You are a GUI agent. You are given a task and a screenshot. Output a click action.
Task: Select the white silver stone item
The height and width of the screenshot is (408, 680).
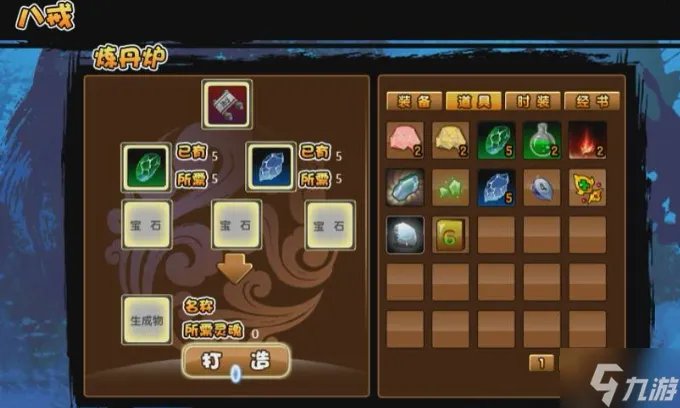coord(406,233)
